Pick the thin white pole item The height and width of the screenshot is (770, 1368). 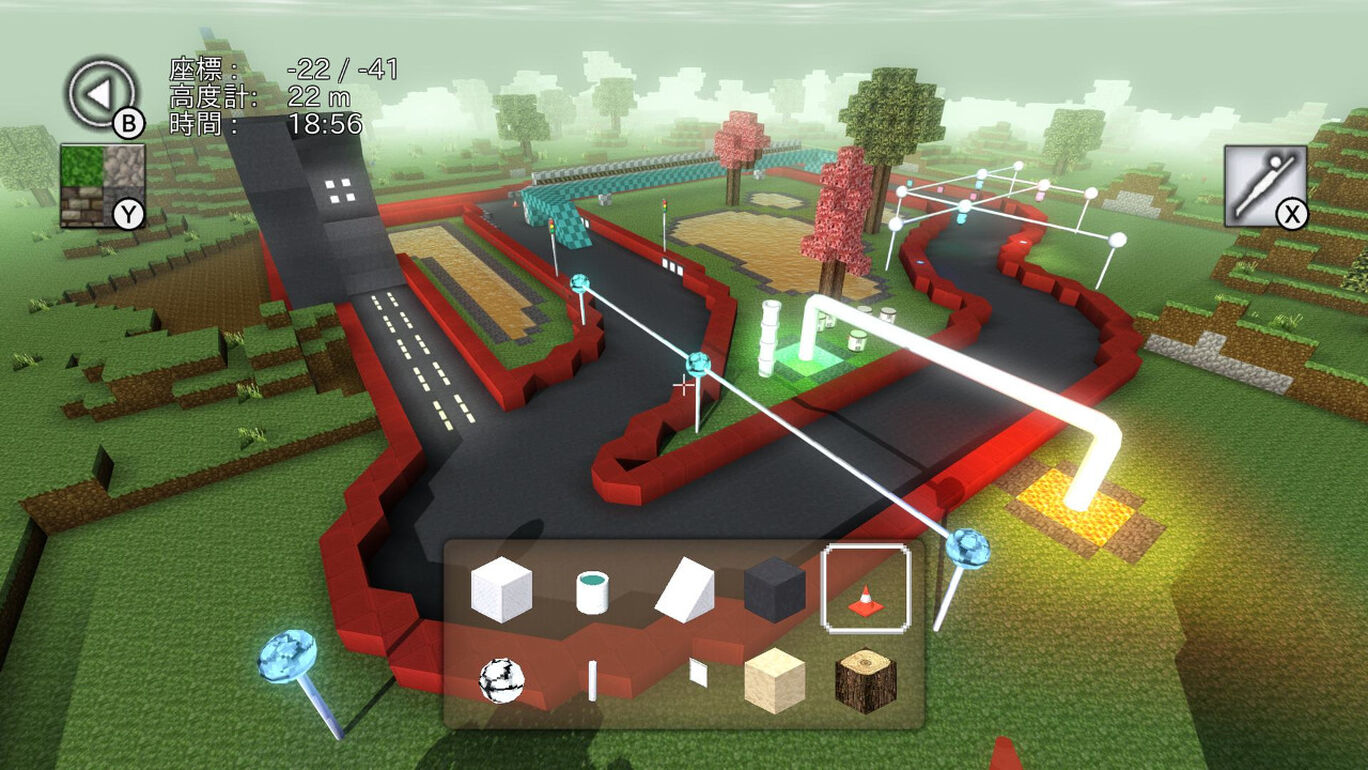[592, 680]
